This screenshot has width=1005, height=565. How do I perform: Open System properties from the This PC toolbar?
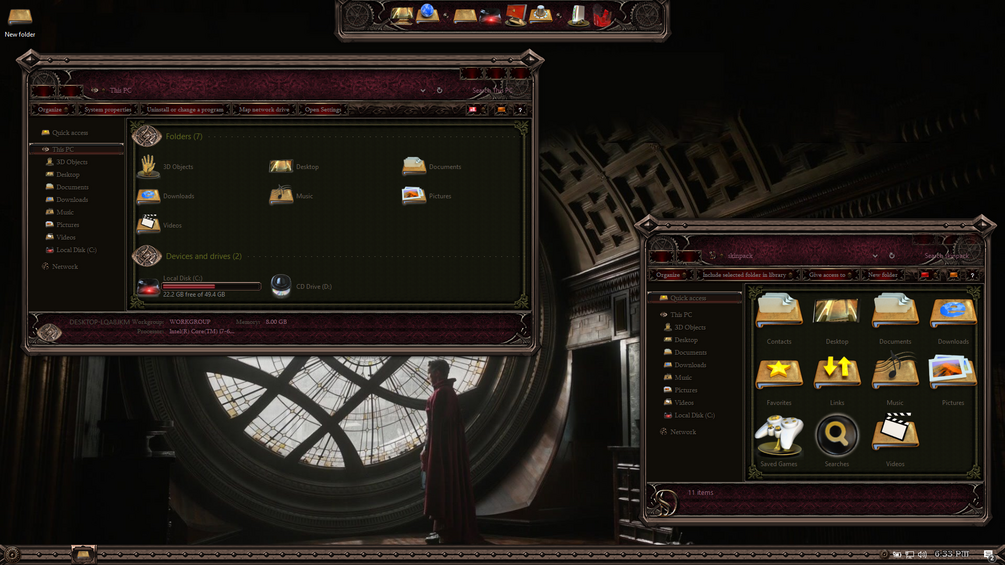(x=107, y=110)
